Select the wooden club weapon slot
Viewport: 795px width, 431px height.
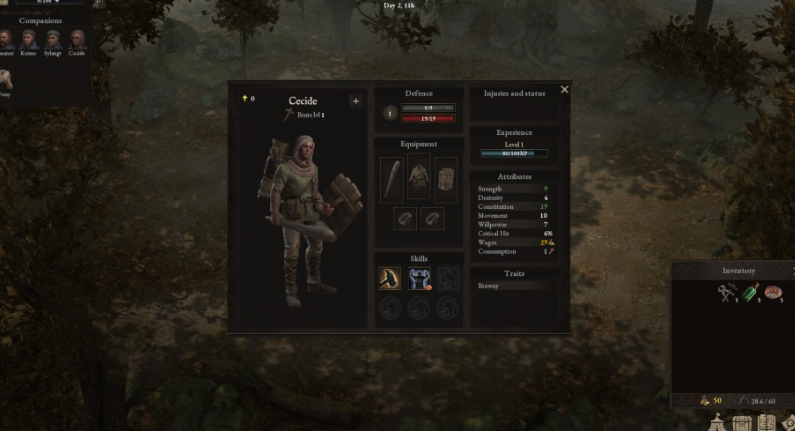[392, 177]
